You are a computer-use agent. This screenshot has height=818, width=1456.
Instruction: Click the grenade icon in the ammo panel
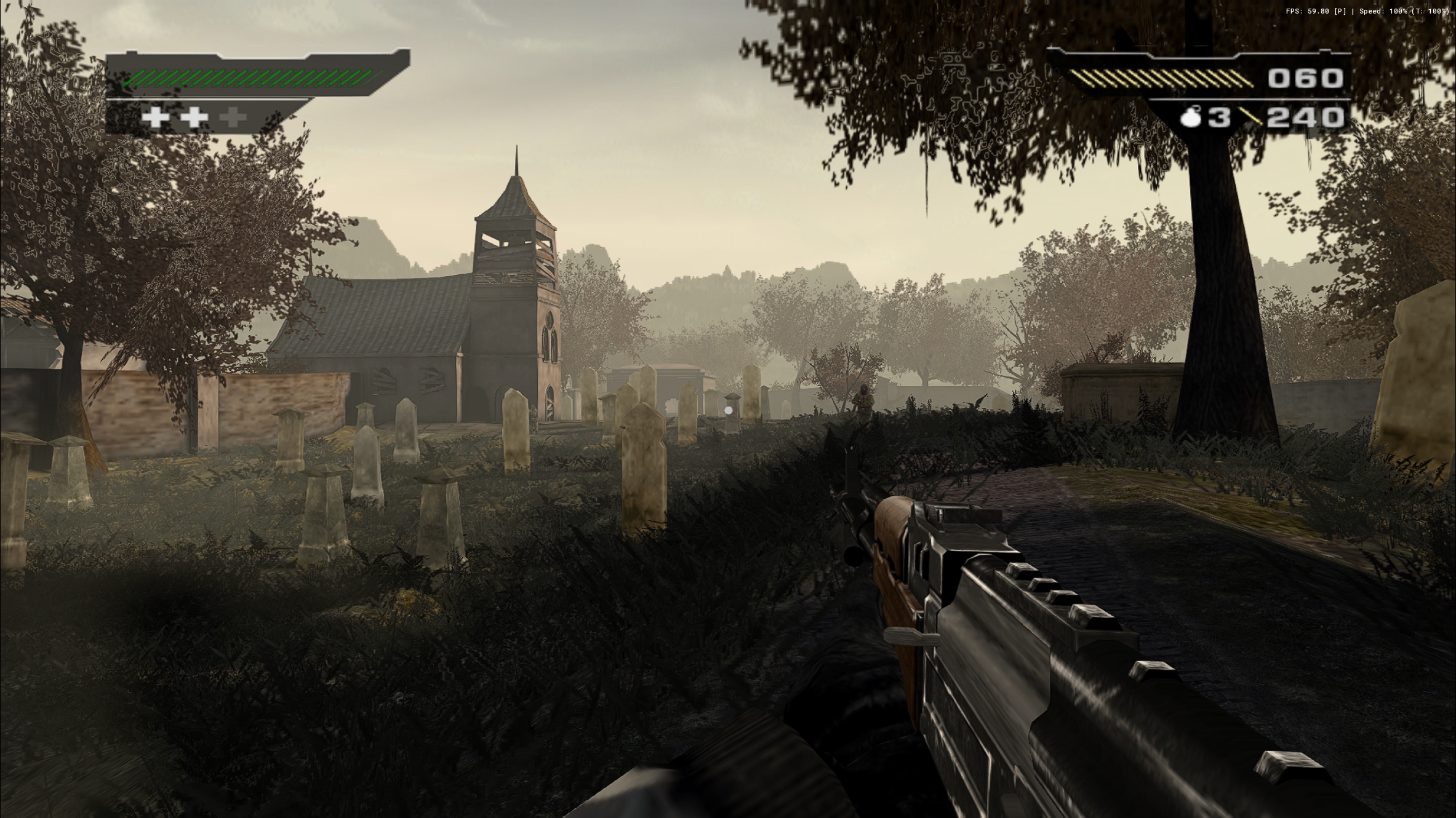pyautogui.click(x=1191, y=117)
